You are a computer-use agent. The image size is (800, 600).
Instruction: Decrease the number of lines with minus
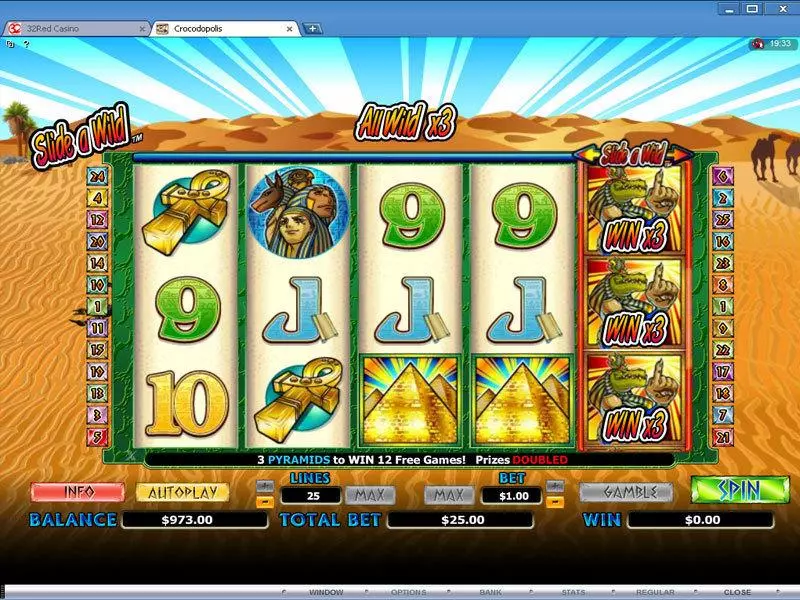(x=265, y=501)
